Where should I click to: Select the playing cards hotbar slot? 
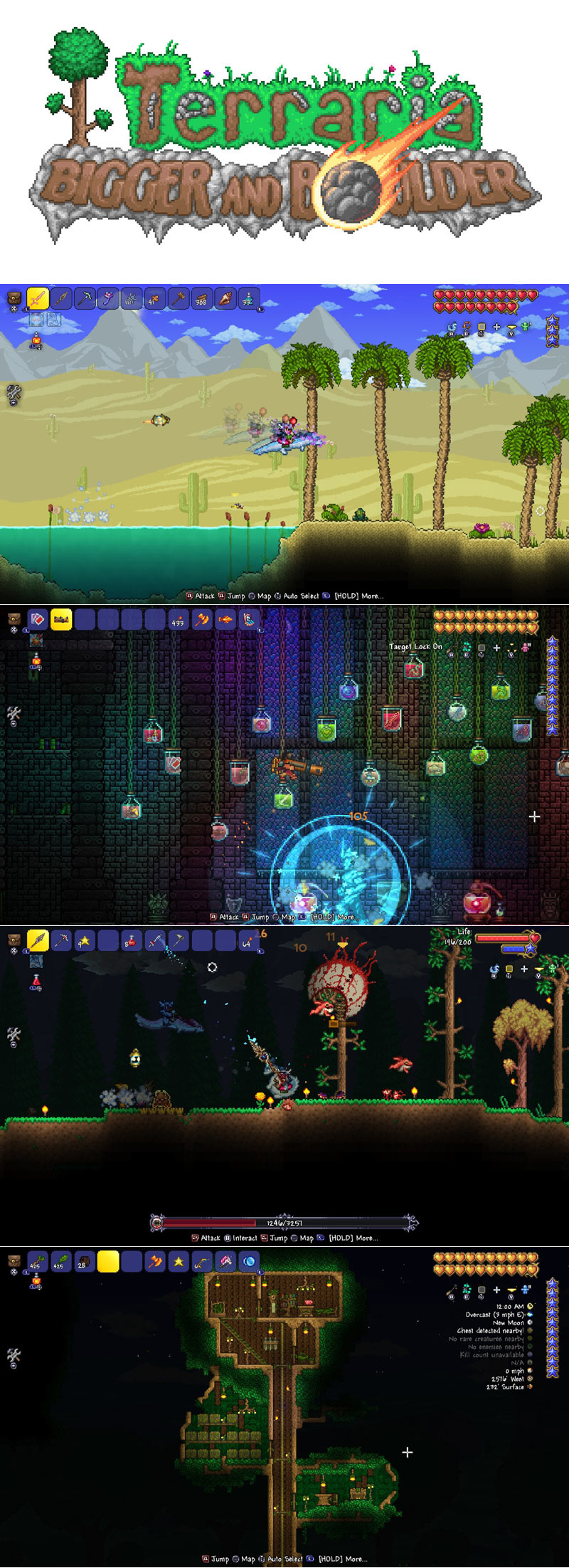(38, 619)
